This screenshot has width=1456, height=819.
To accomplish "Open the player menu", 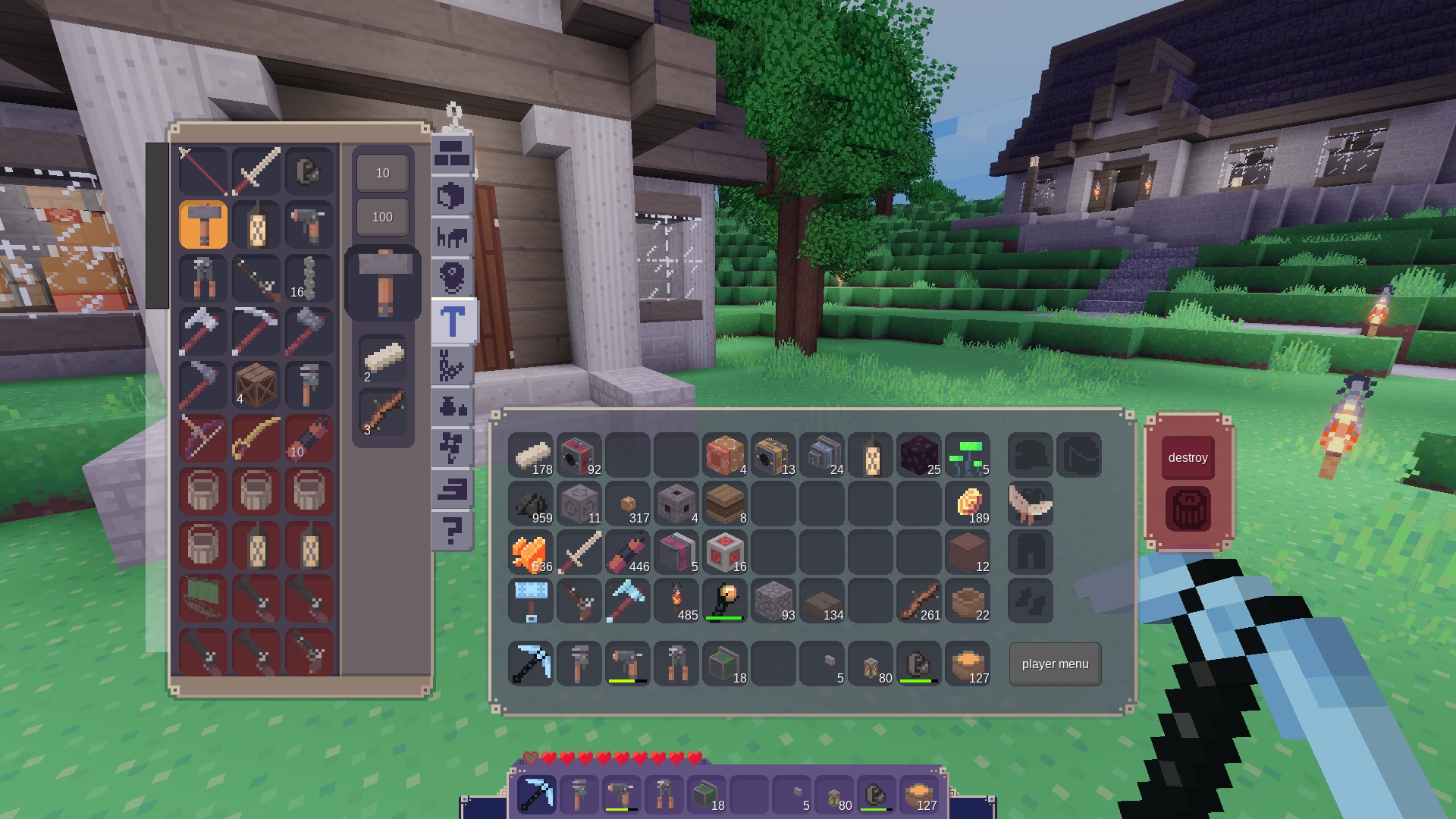I will click(1055, 664).
